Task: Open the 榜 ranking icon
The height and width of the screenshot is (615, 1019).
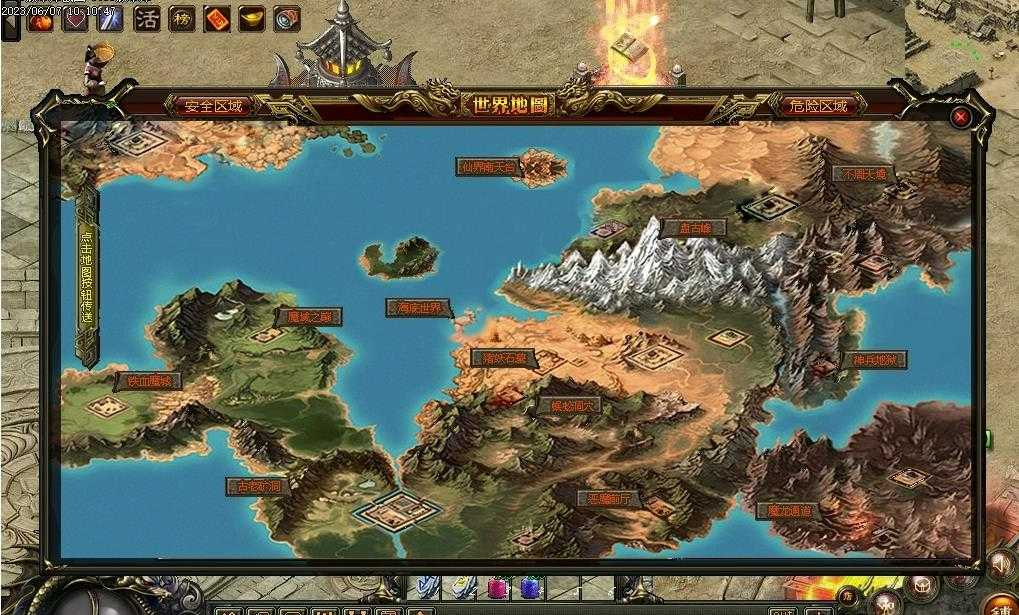Action: point(182,18)
